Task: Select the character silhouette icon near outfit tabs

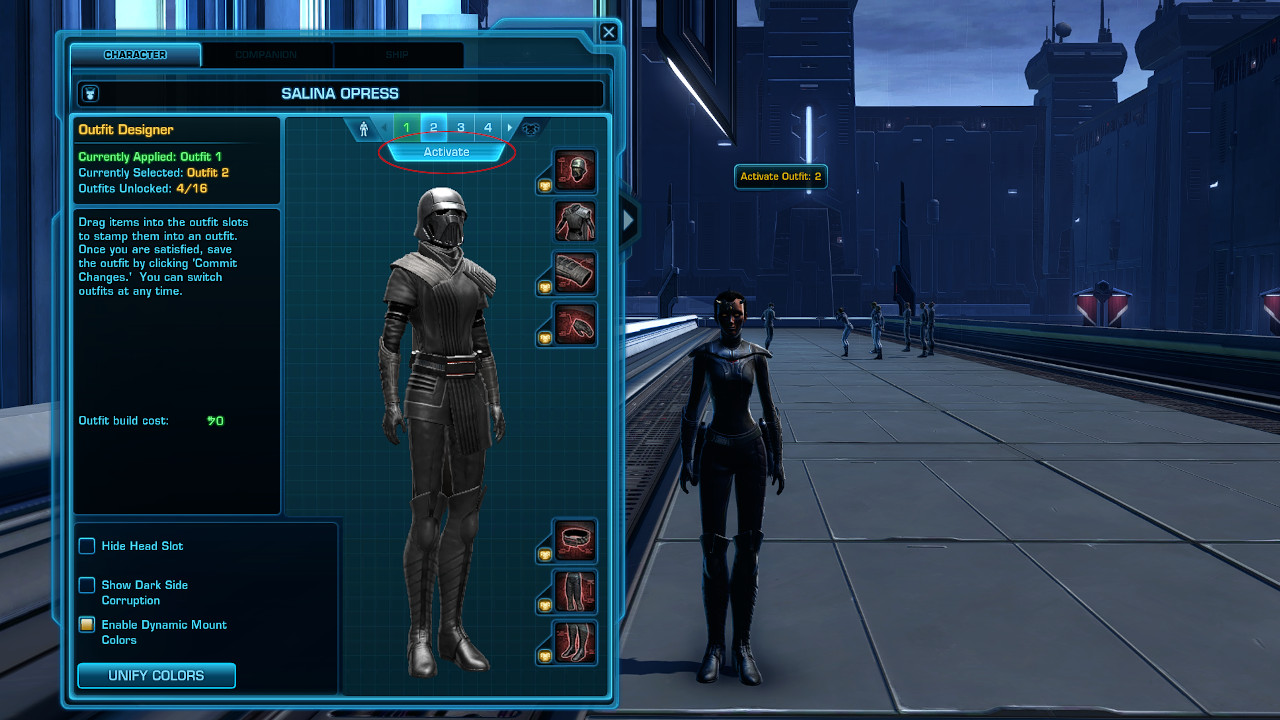Action: point(364,127)
